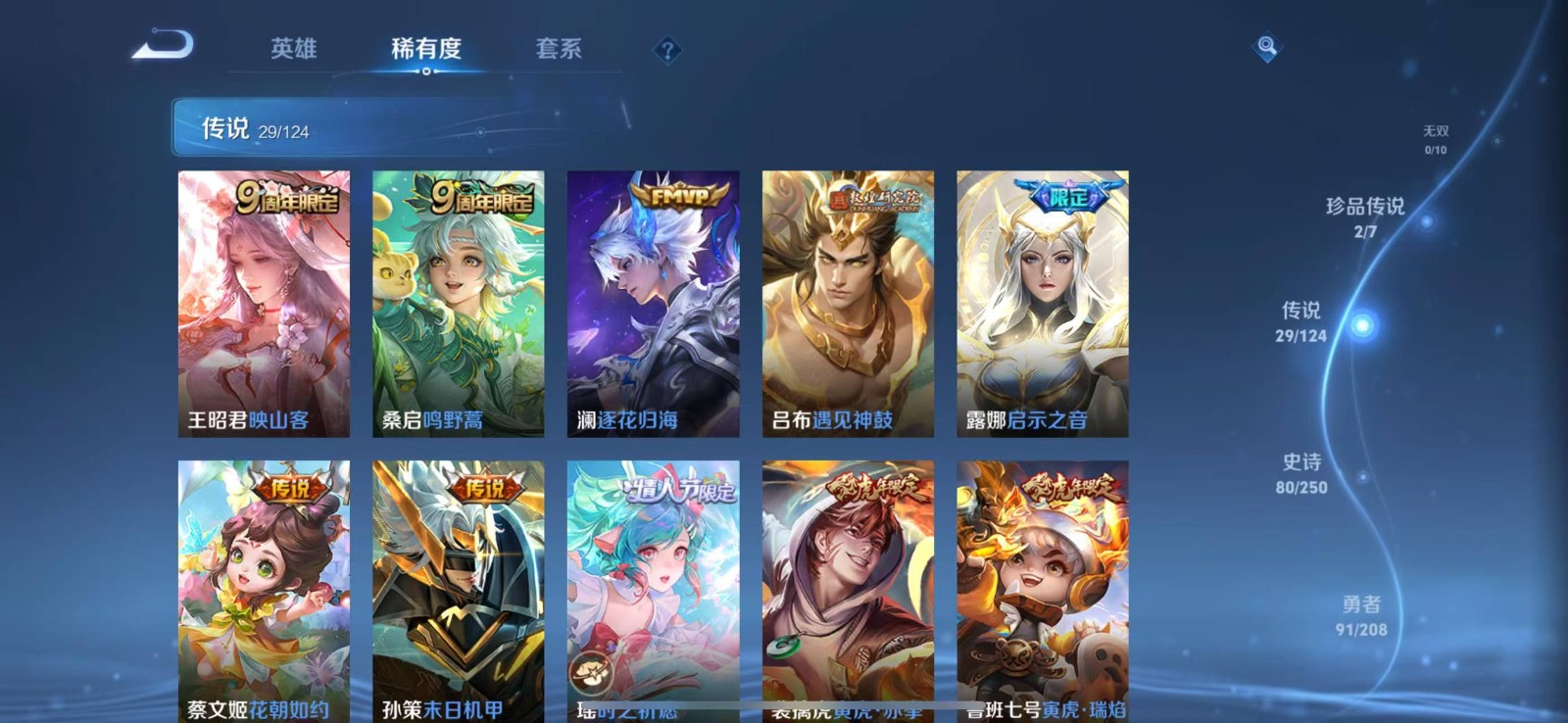
Task: Jump to the 无双 rarity section
Action: click(1435, 139)
